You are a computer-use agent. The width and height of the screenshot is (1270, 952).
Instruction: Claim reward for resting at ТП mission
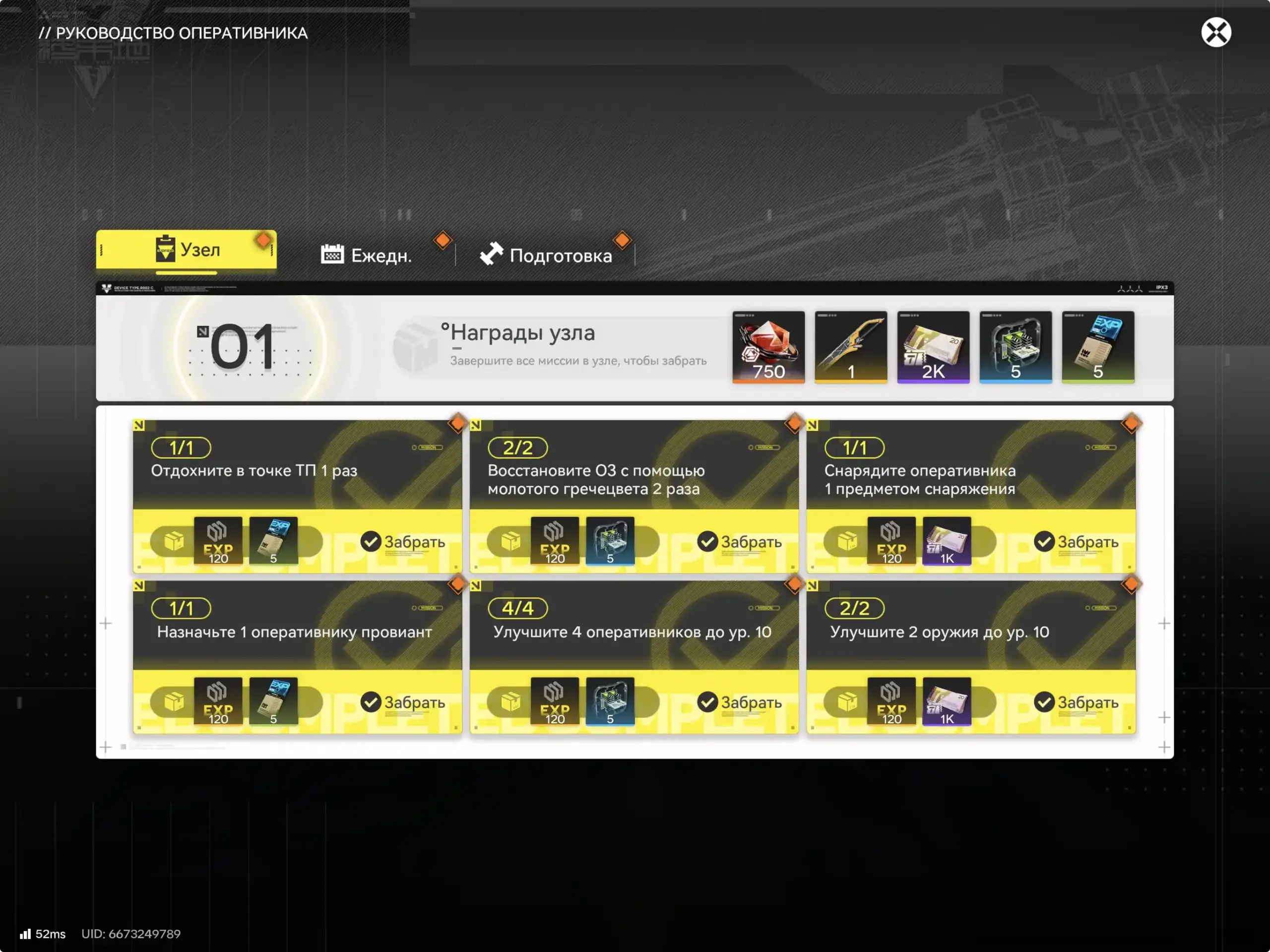(x=403, y=541)
